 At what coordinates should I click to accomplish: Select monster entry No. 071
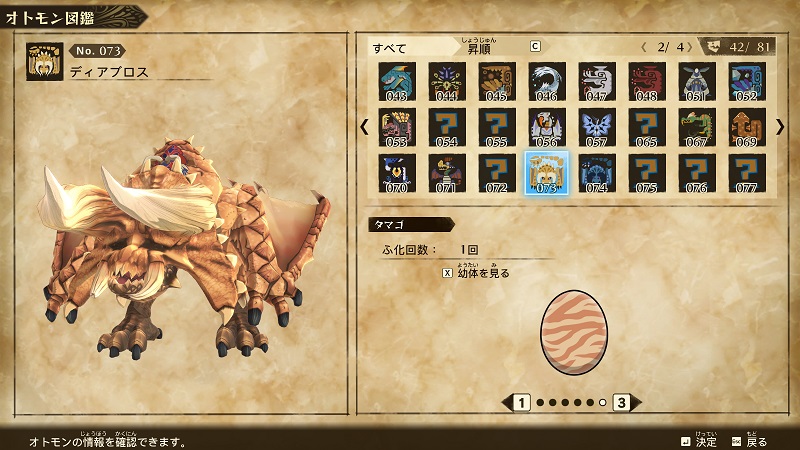(447, 172)
